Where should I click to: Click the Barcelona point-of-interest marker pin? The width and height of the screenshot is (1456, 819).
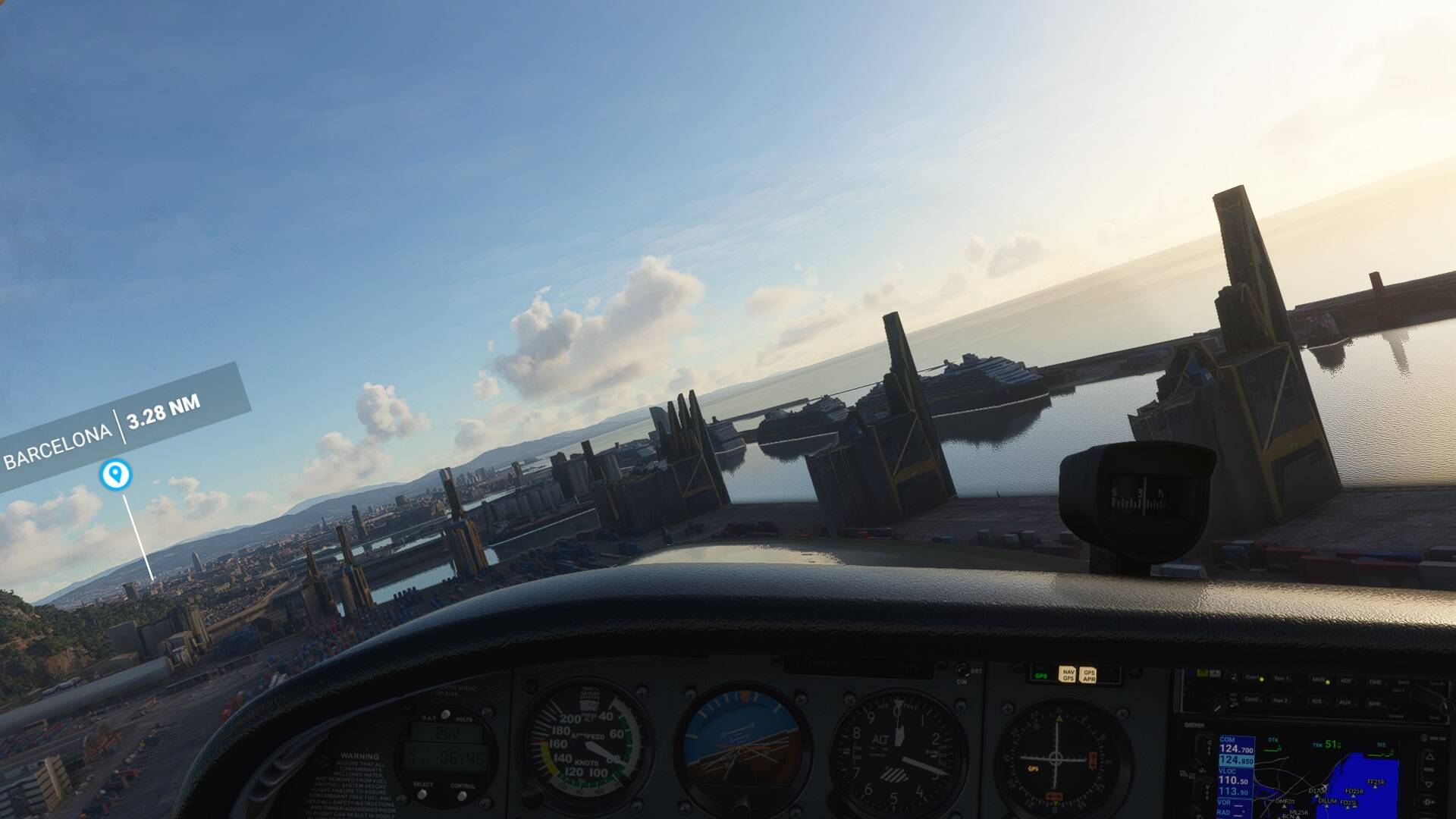(x=115, y=475)
